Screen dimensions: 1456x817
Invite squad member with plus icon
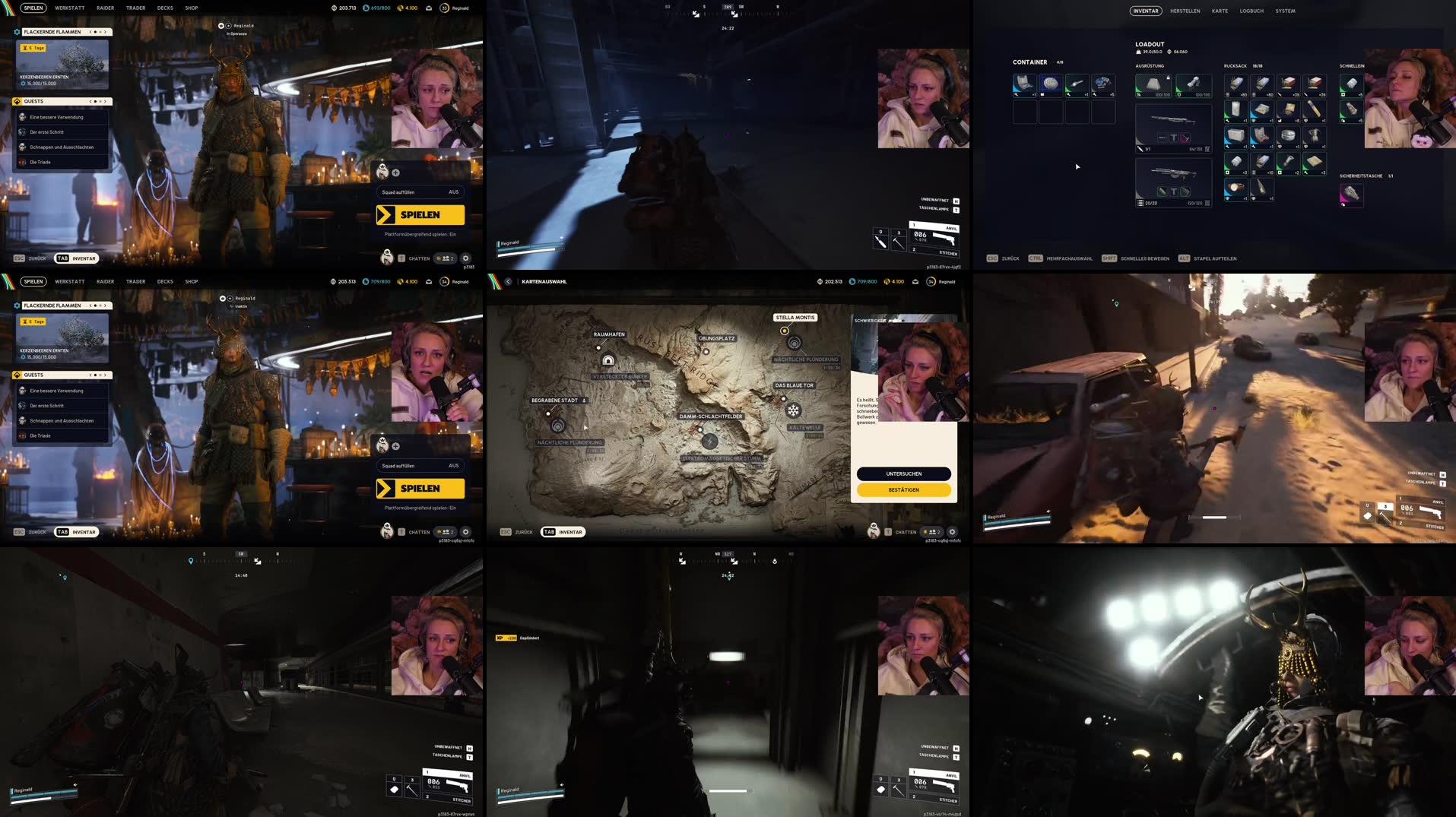395,173
